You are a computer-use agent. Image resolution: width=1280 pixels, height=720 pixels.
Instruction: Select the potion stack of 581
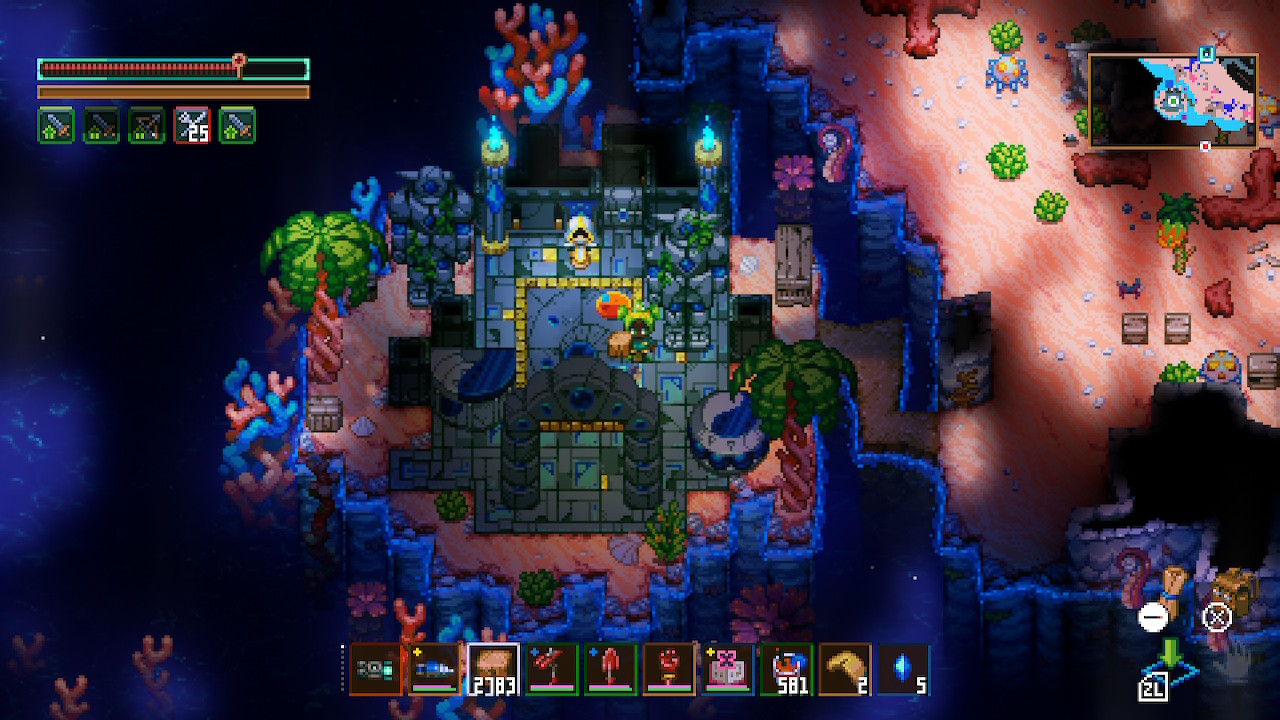pos(786,669)
